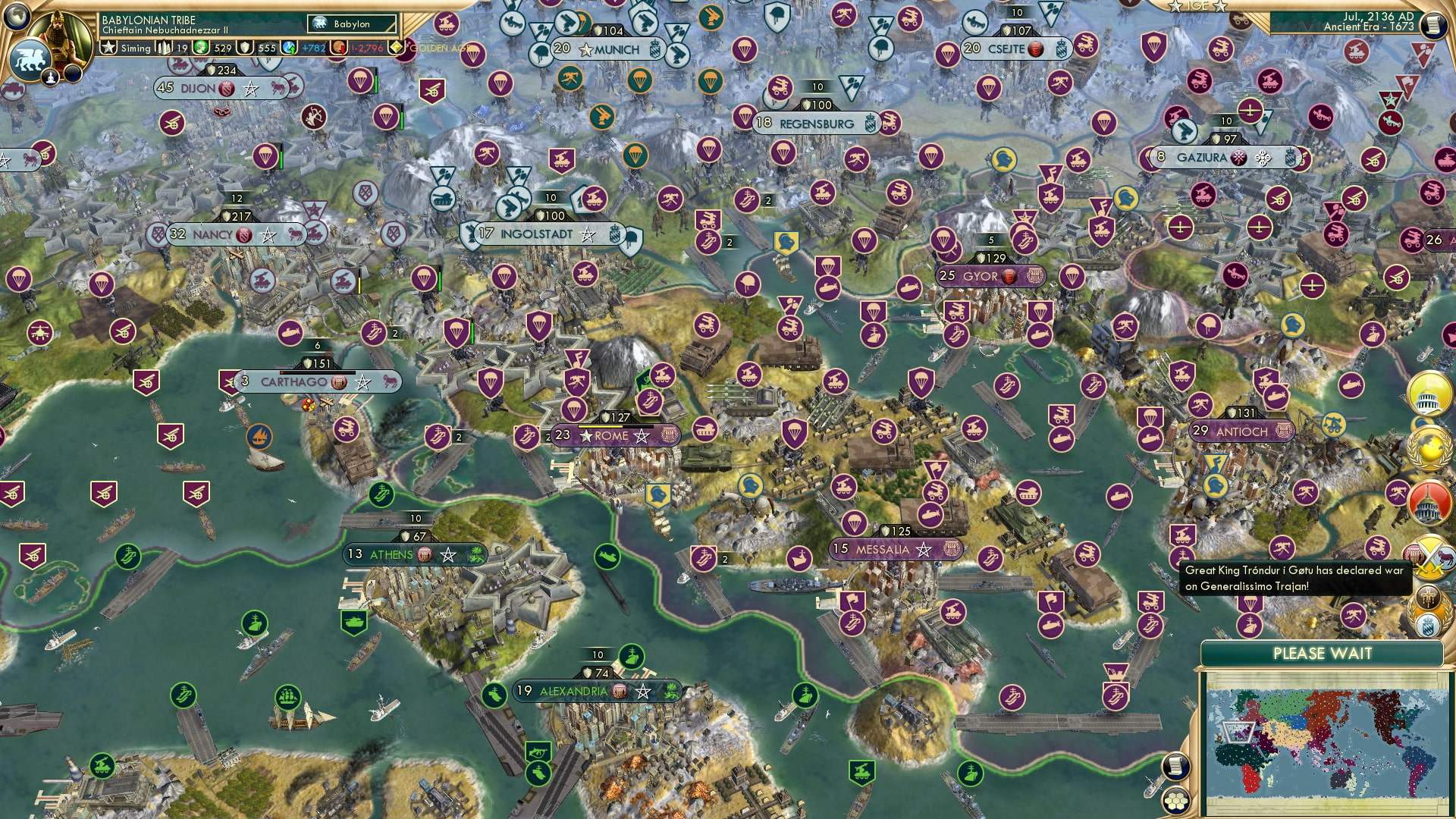Screen dimensions: 1456x819
Task: Click the Siming social policy star icon
Action: coord(108,47)
